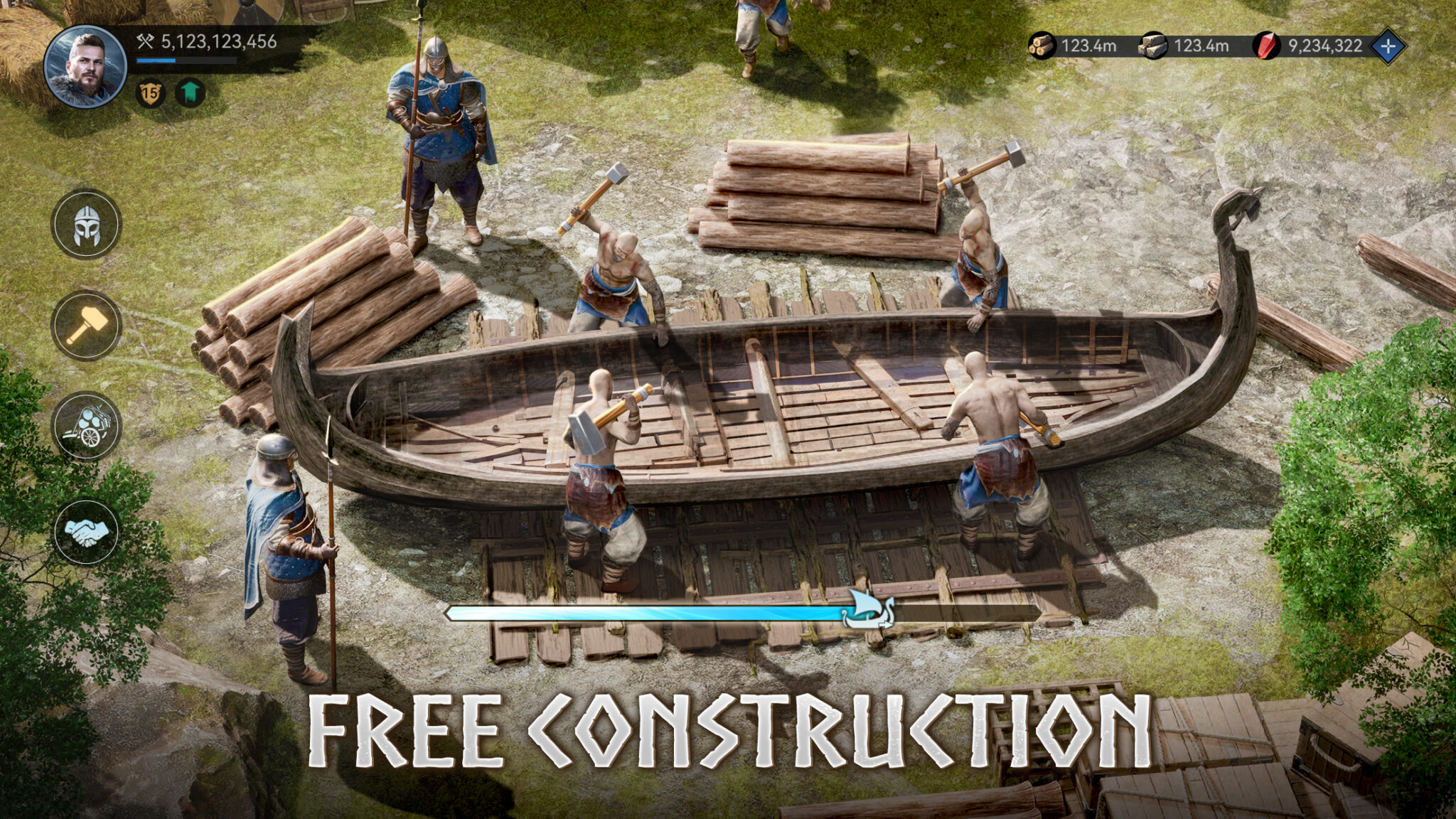Click the wood resource icon

(x=1041, y=45)
